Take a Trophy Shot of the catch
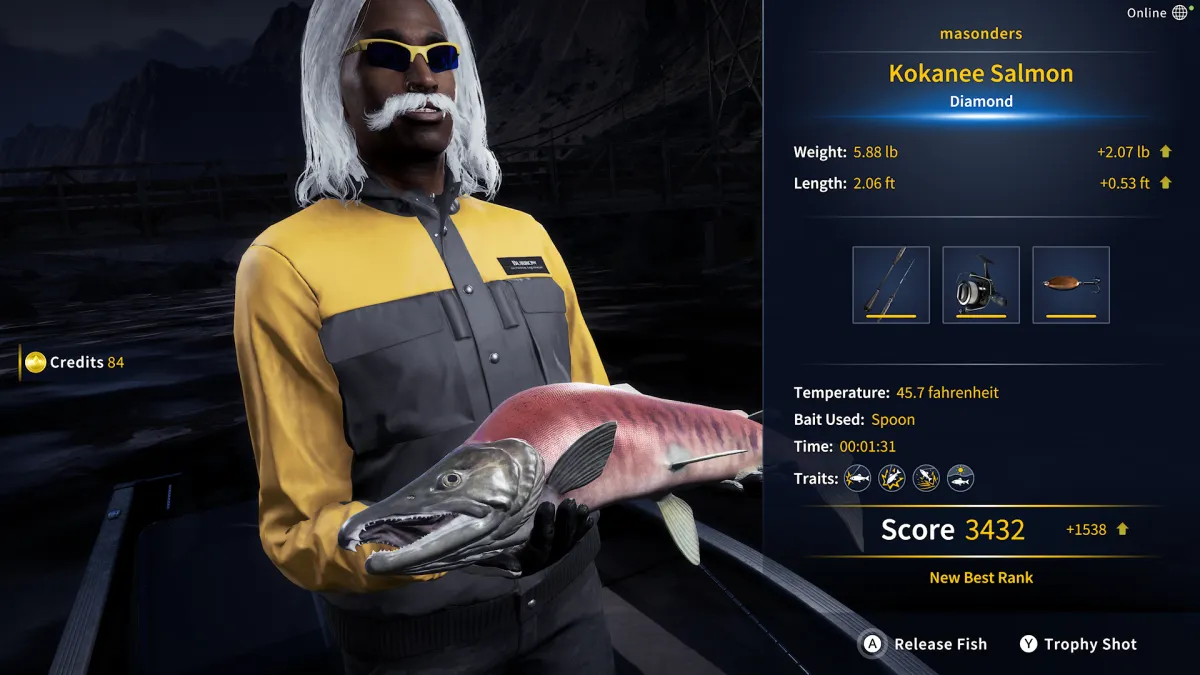The image size is (1200, 675). pyautogui.click(x=1078, y=644)
